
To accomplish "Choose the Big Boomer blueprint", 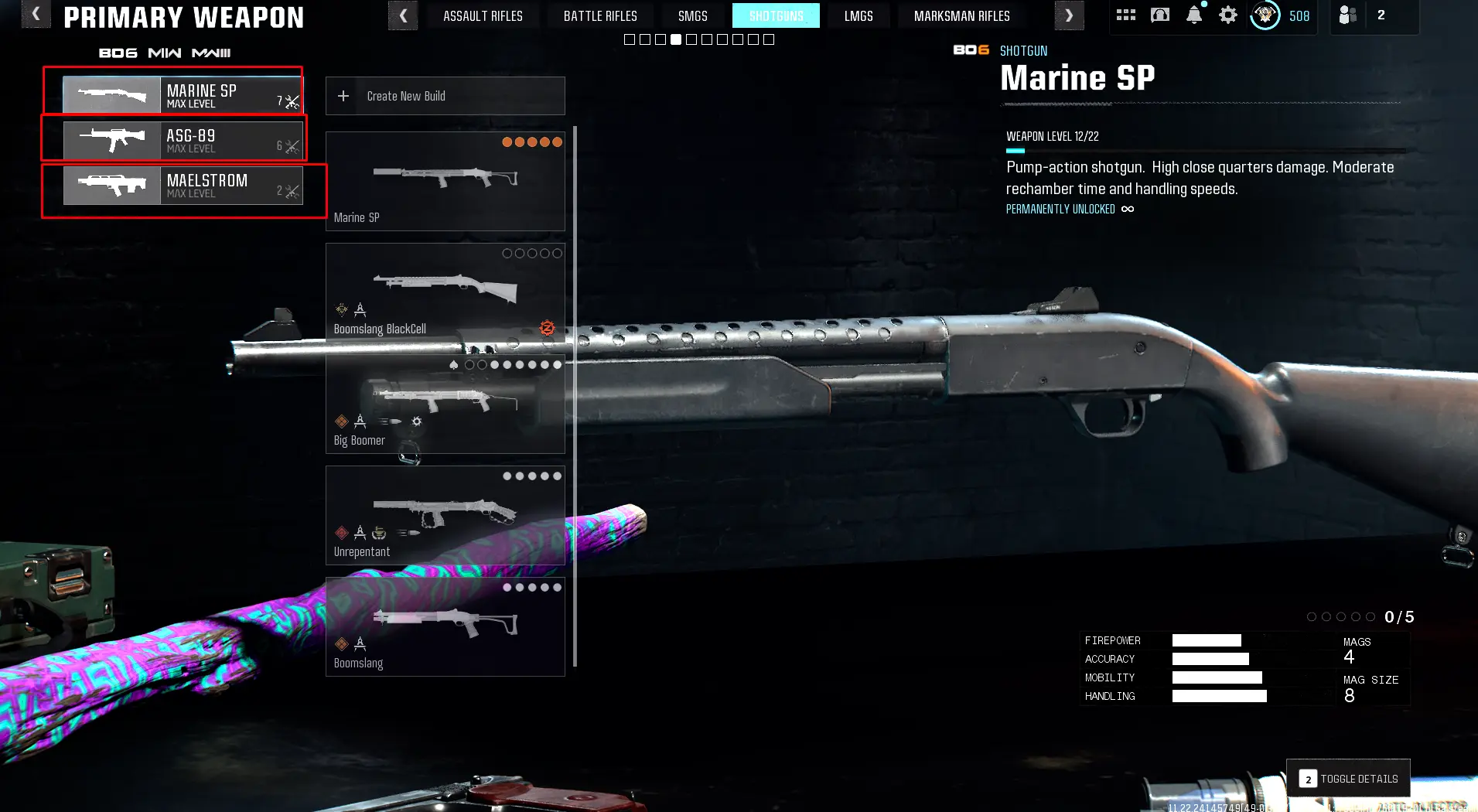I will point(445,404).
